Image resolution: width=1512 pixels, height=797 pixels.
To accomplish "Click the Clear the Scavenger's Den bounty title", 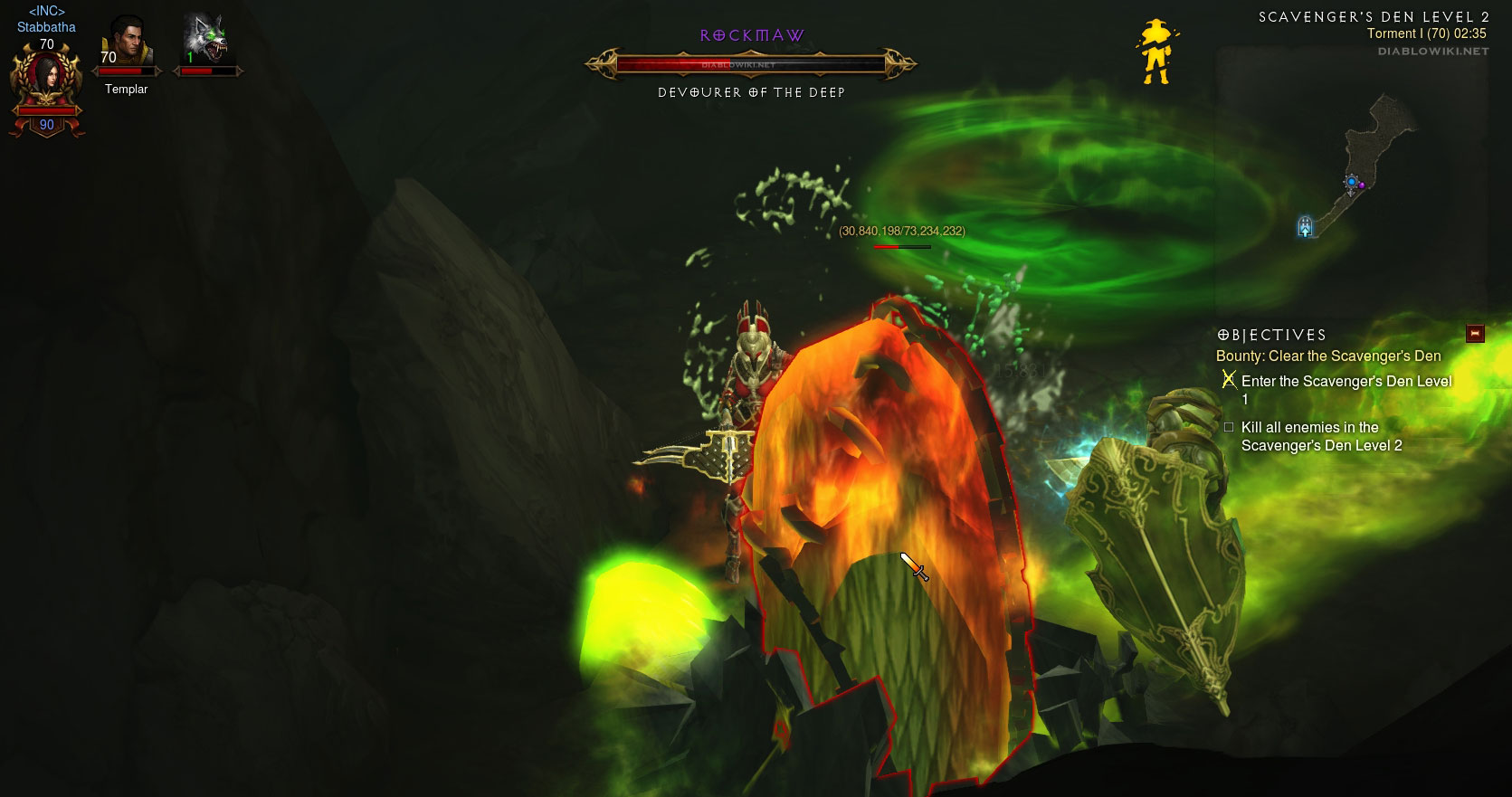I will pyautogui.click(x=1327, y=356).
